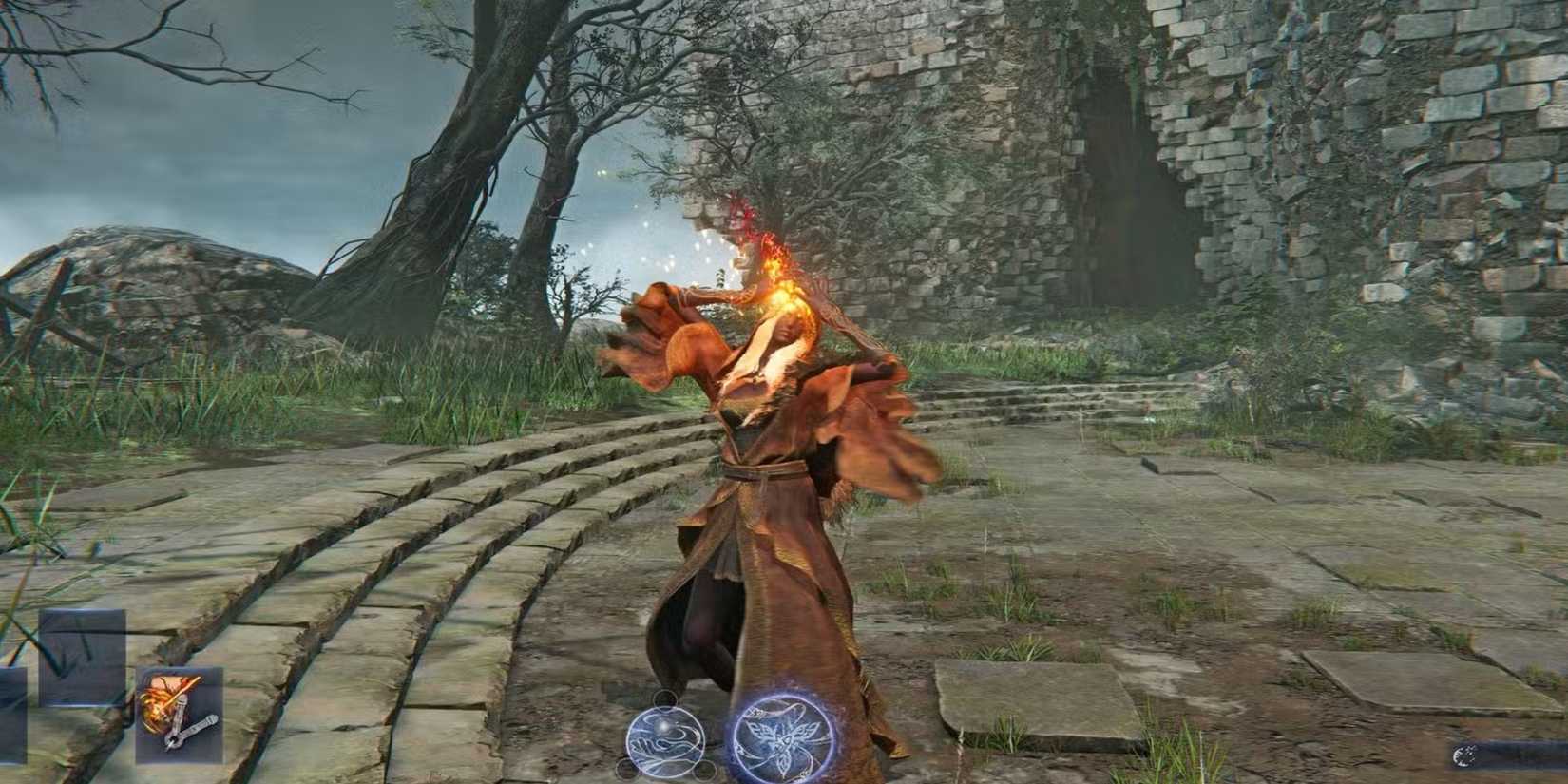Open the rune counter icon bottom-right
The width and height of the screenshot is (1568, 784).
[1464, 756]
